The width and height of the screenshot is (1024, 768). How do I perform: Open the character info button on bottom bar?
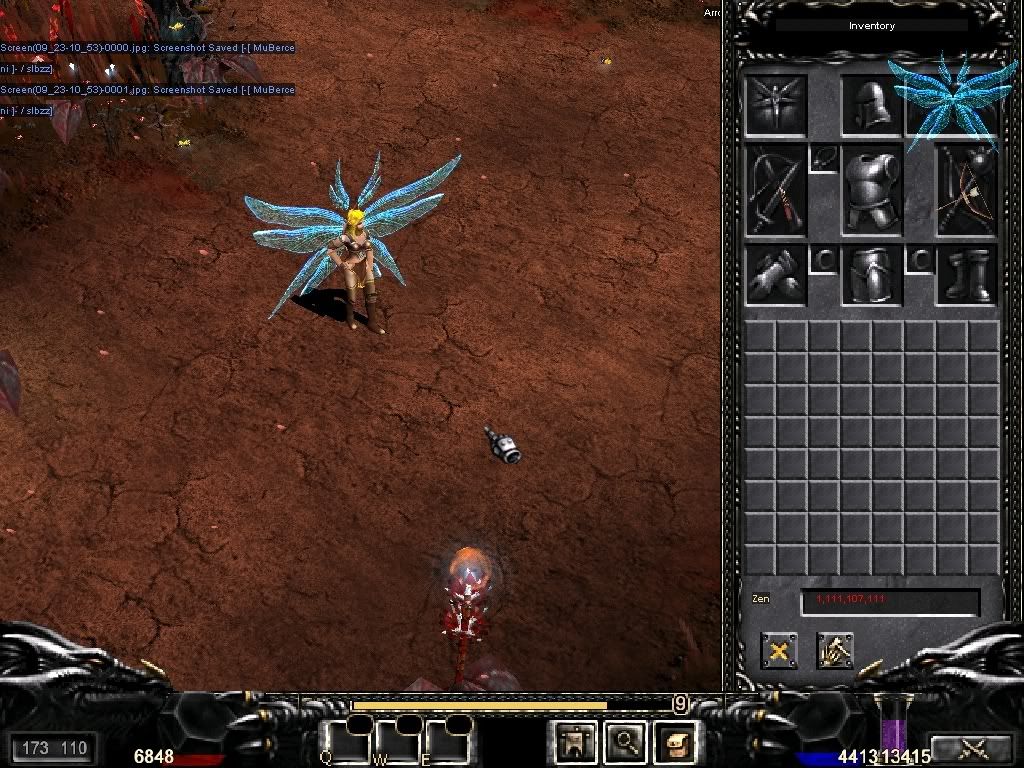pyautogui.click(x=575, y=742)
